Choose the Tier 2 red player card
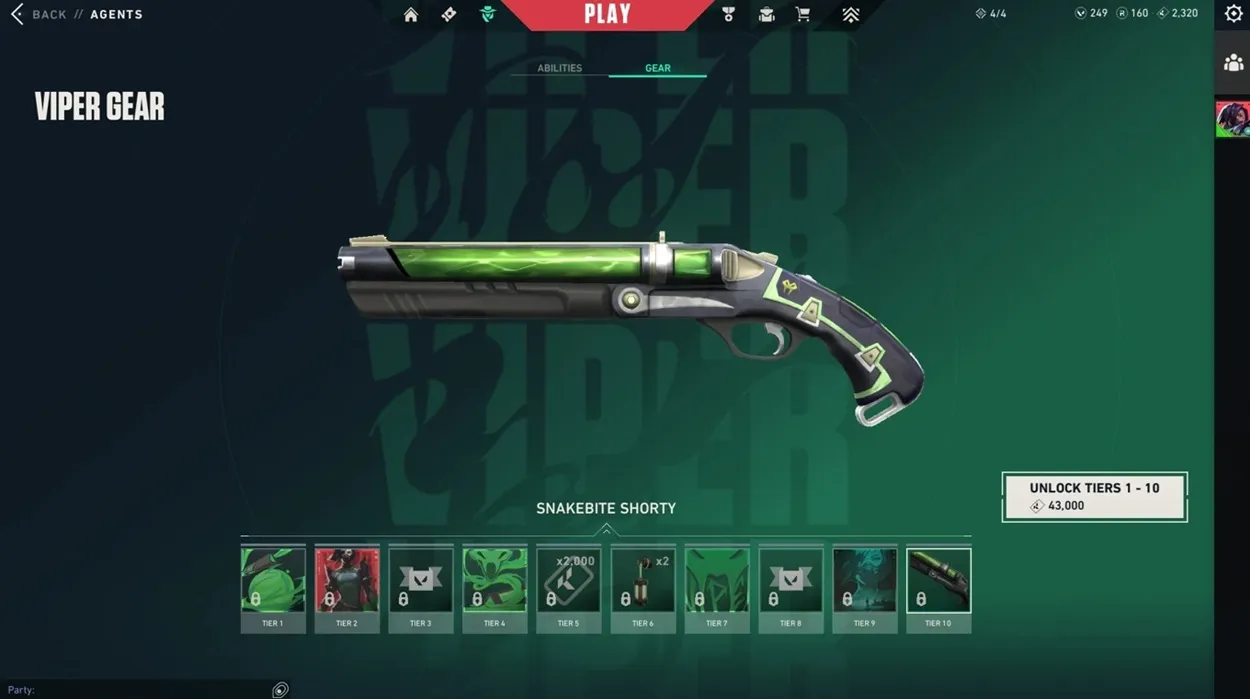 [x=346, y=589]
